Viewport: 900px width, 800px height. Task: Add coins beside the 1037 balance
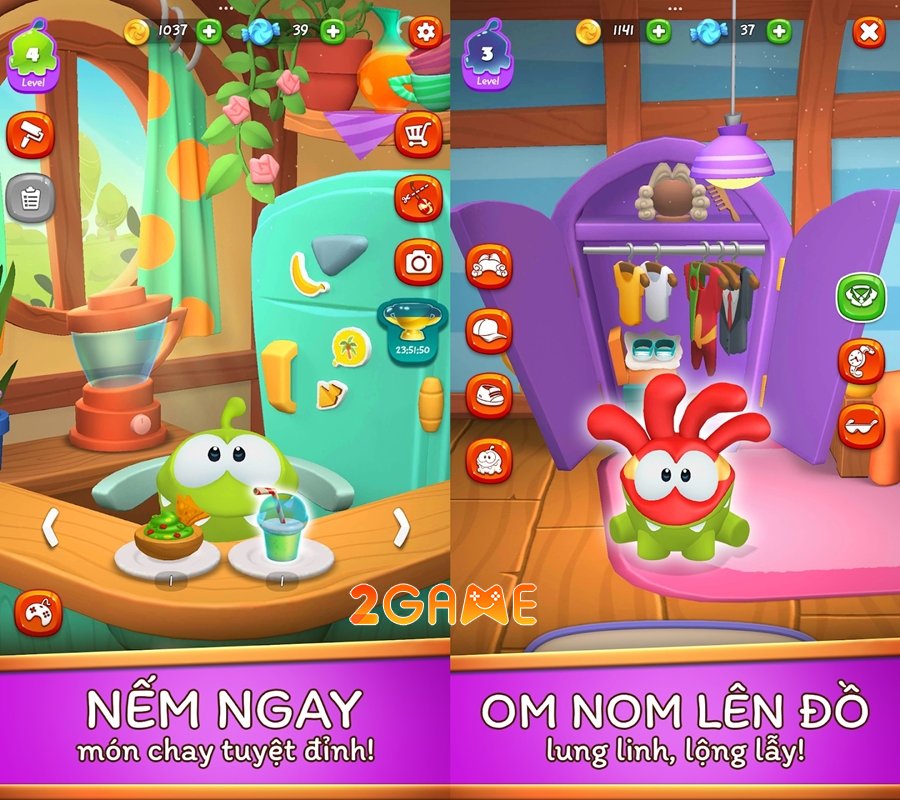point(209,31)
